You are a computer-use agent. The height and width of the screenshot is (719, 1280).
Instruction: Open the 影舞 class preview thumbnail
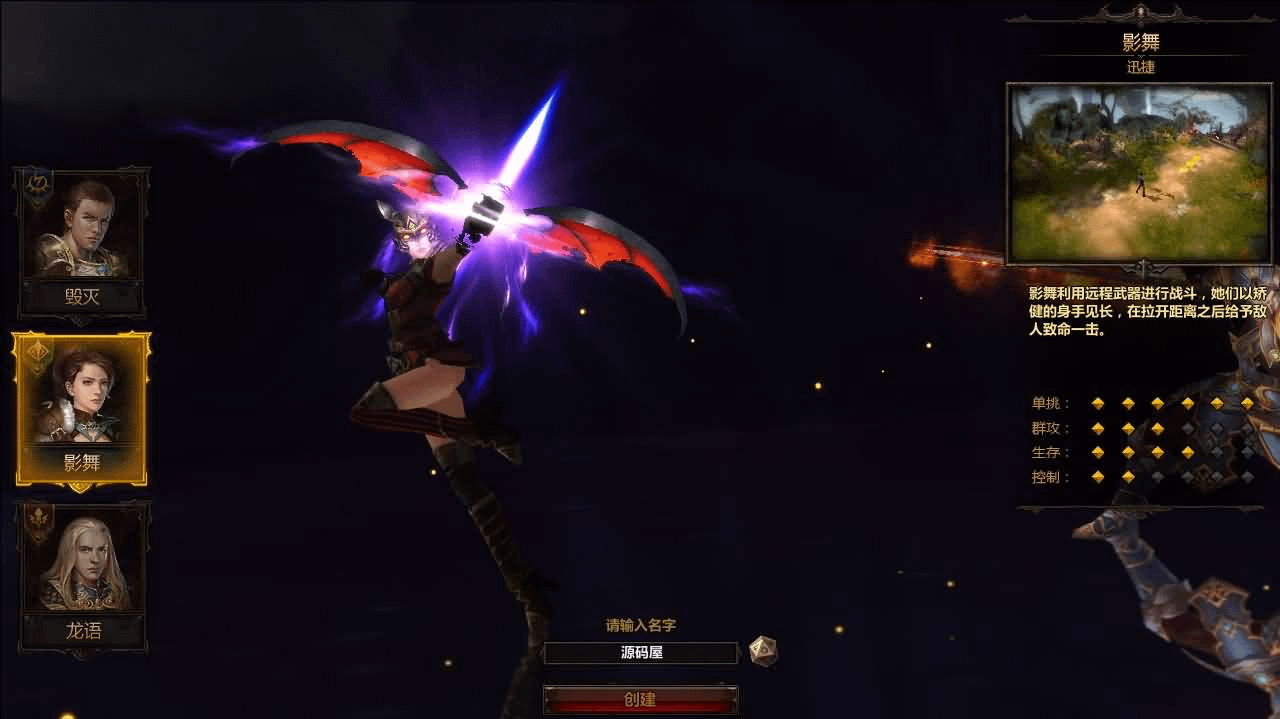click(x=1138, y=173)
